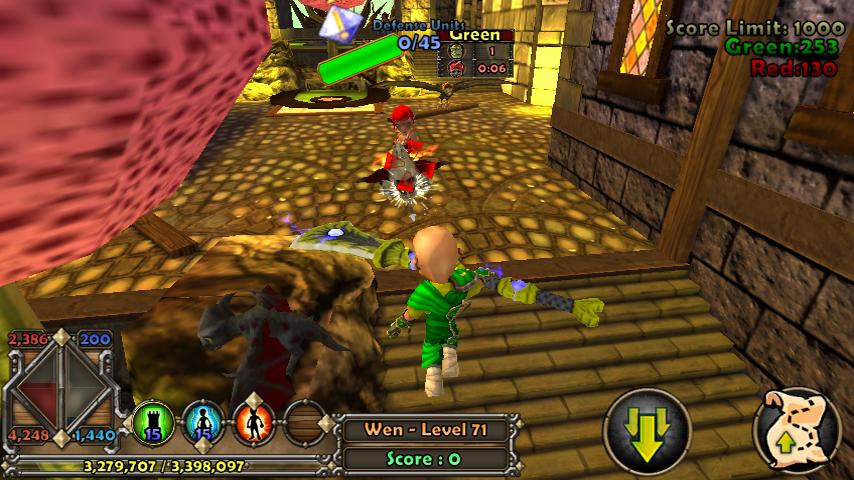Tap the green tower build icon
854x480 pixels.
coord(154,424)
